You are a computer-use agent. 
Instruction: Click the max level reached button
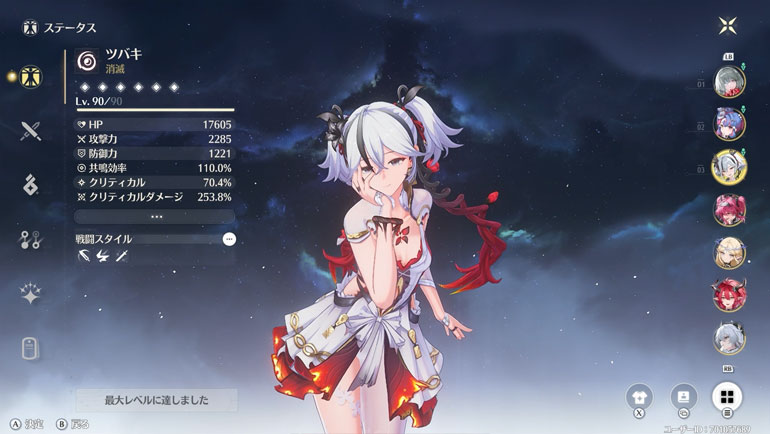(157, 400)
